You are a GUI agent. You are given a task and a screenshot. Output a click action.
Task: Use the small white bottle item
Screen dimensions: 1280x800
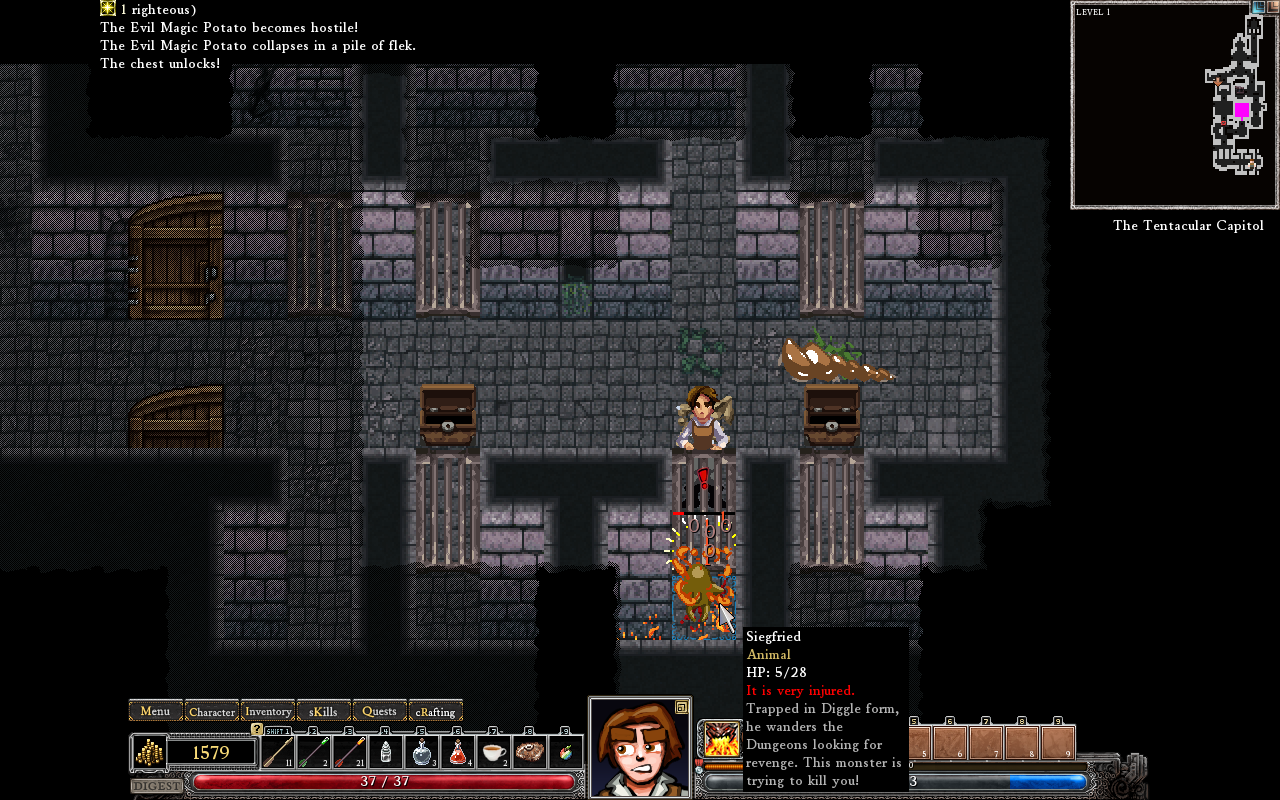point(386,751)
